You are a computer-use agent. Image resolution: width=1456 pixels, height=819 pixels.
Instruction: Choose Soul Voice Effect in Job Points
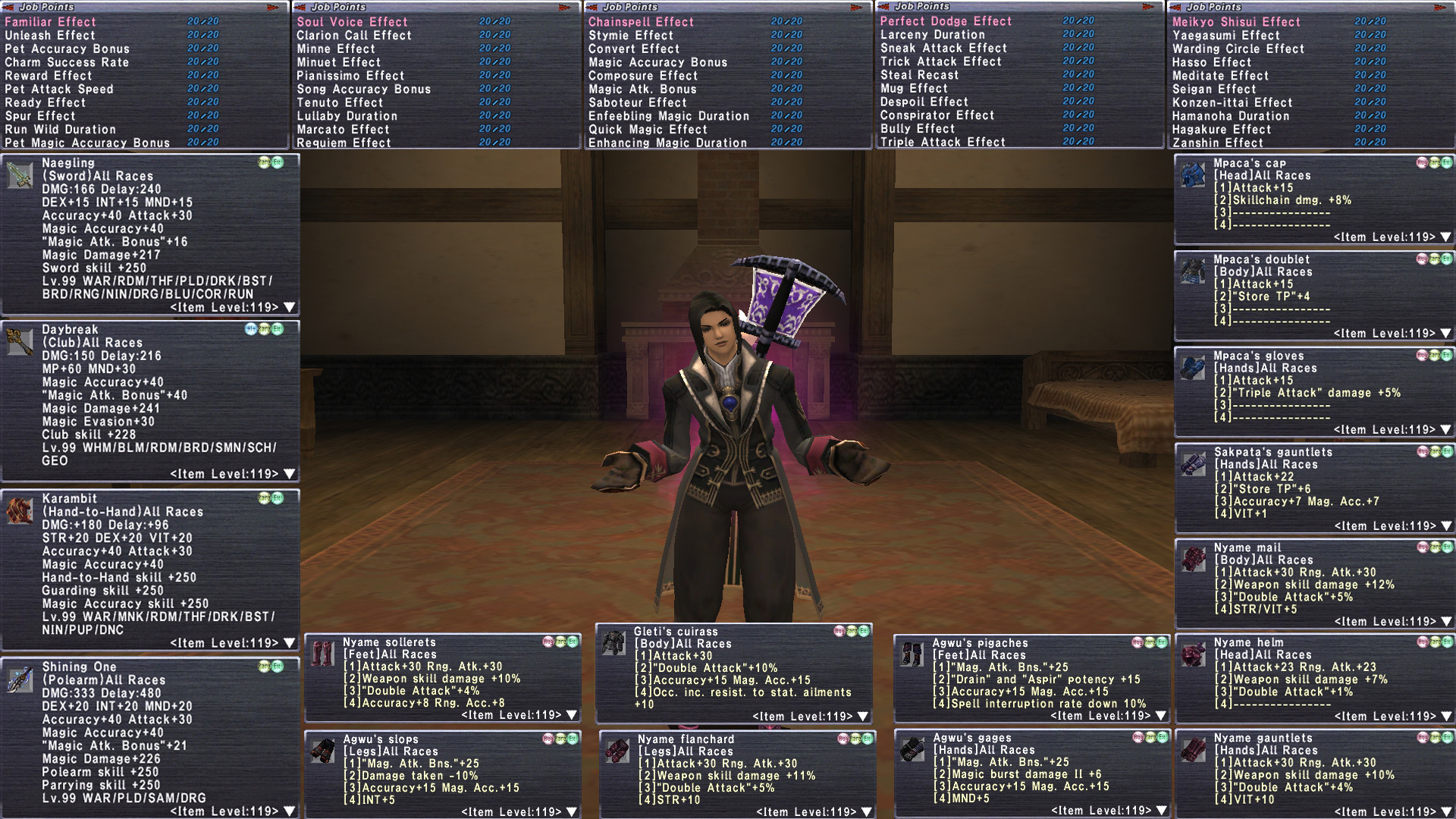pyautogui.click(x=352, y=22)
